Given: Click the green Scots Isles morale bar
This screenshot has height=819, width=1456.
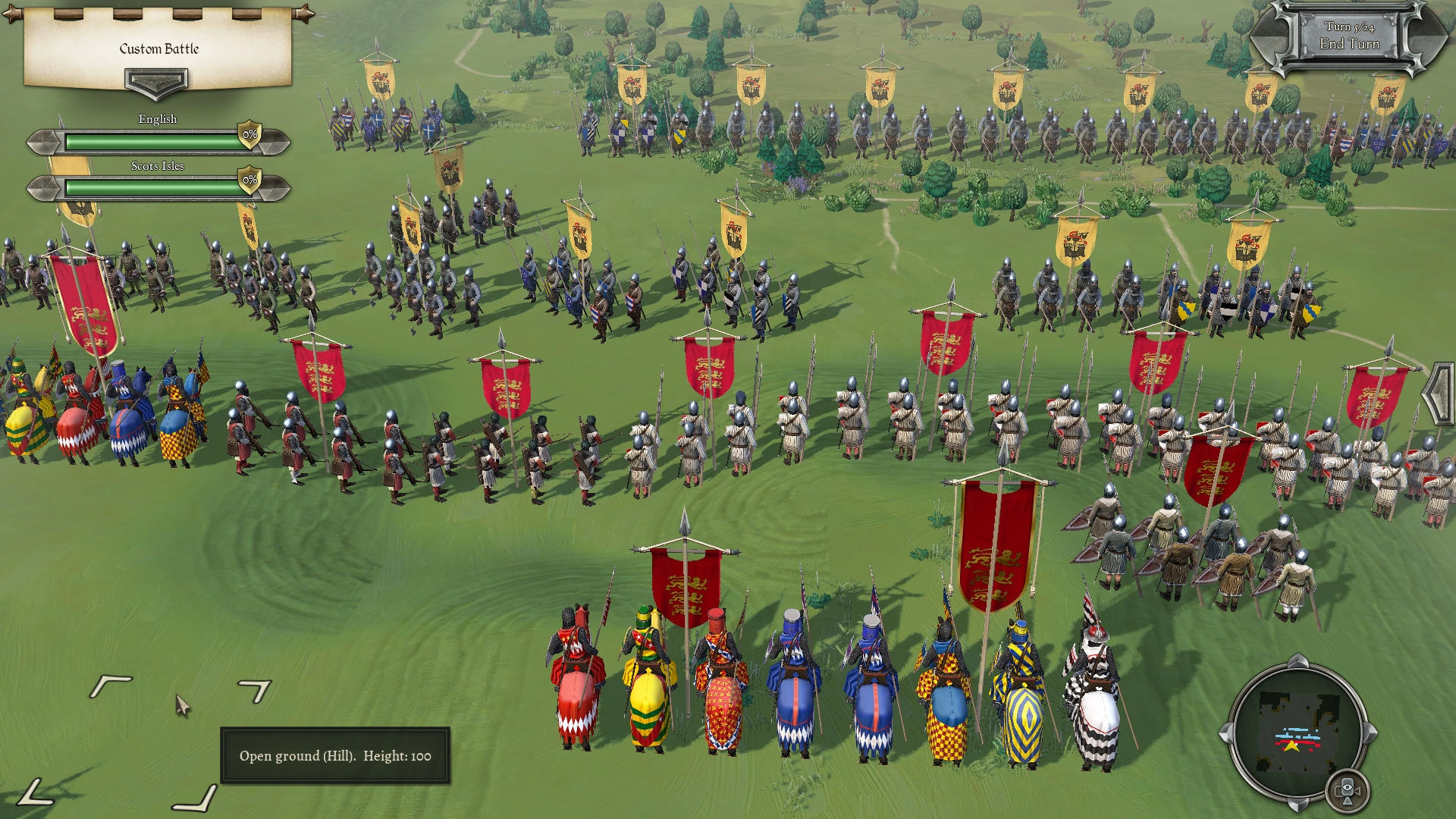Looking at the screenshot, I should click(152, 187).
